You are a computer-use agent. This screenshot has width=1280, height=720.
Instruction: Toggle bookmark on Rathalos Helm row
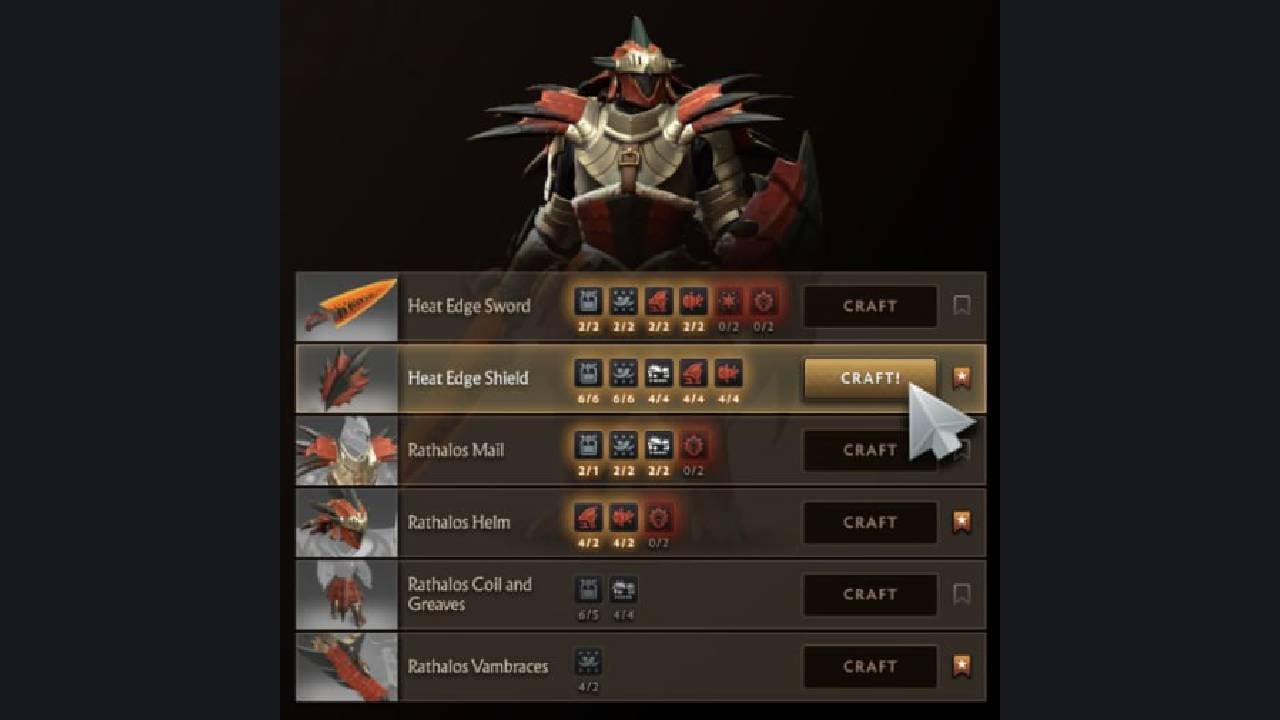961,522
